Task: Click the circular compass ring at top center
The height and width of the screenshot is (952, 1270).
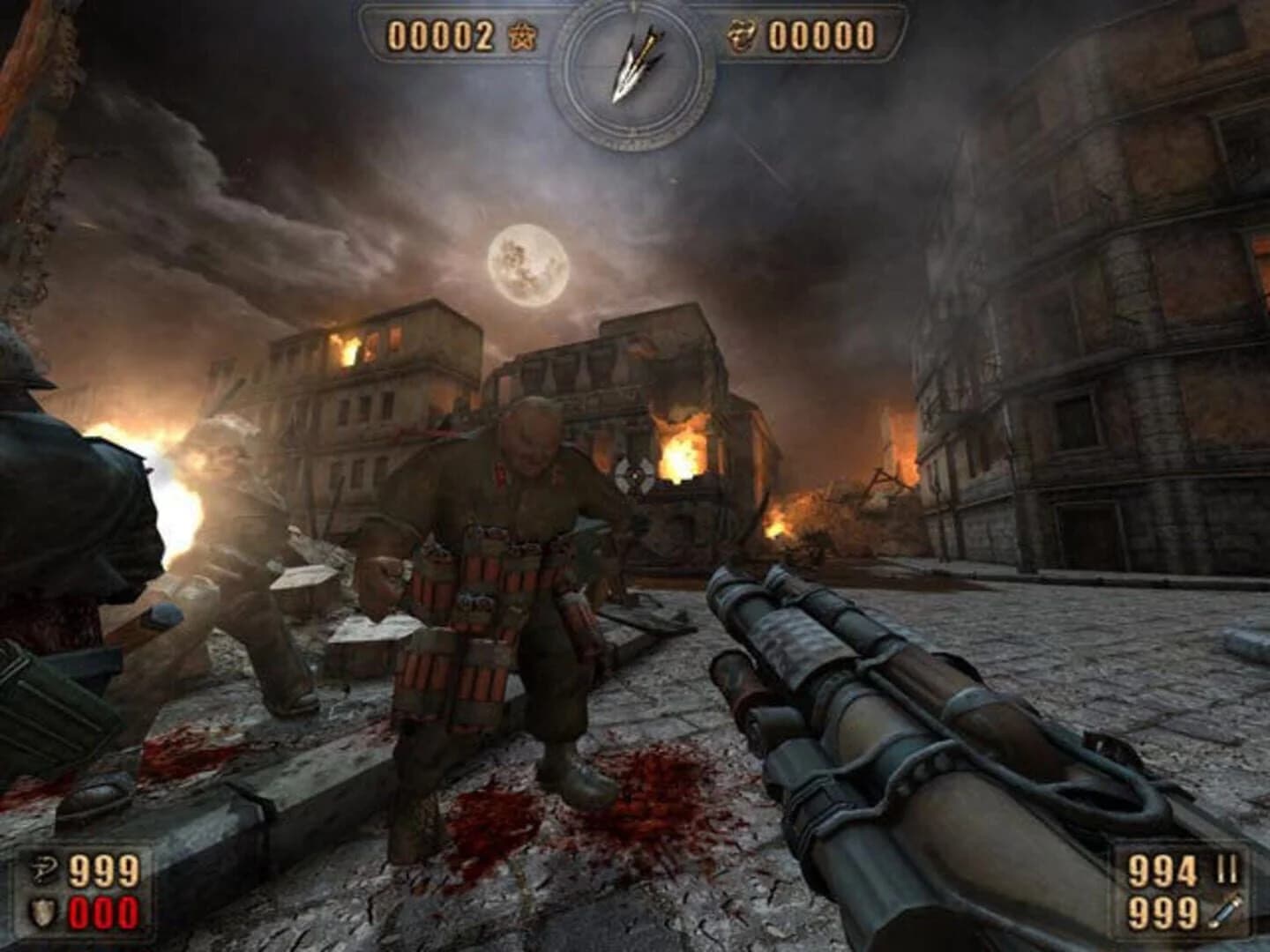Action: [x=633, y=71]
